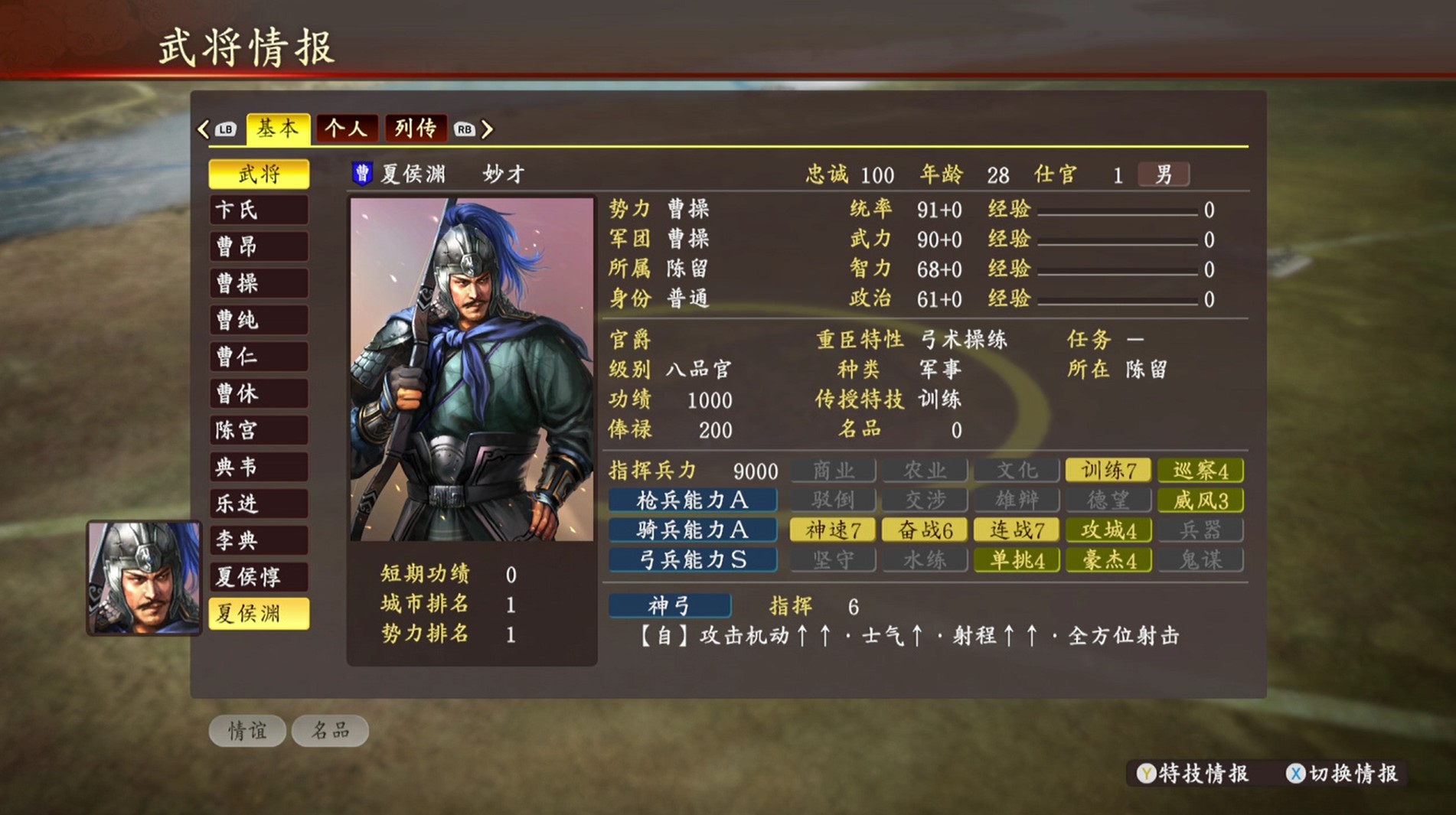Open the 名品 items button
This screenshot has height=815, width=1456.
coord(330,731)
